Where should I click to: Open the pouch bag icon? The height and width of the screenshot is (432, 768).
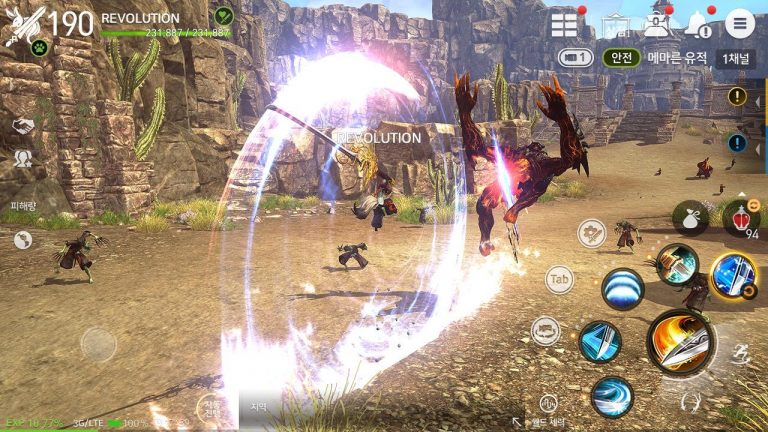[690, 217]
